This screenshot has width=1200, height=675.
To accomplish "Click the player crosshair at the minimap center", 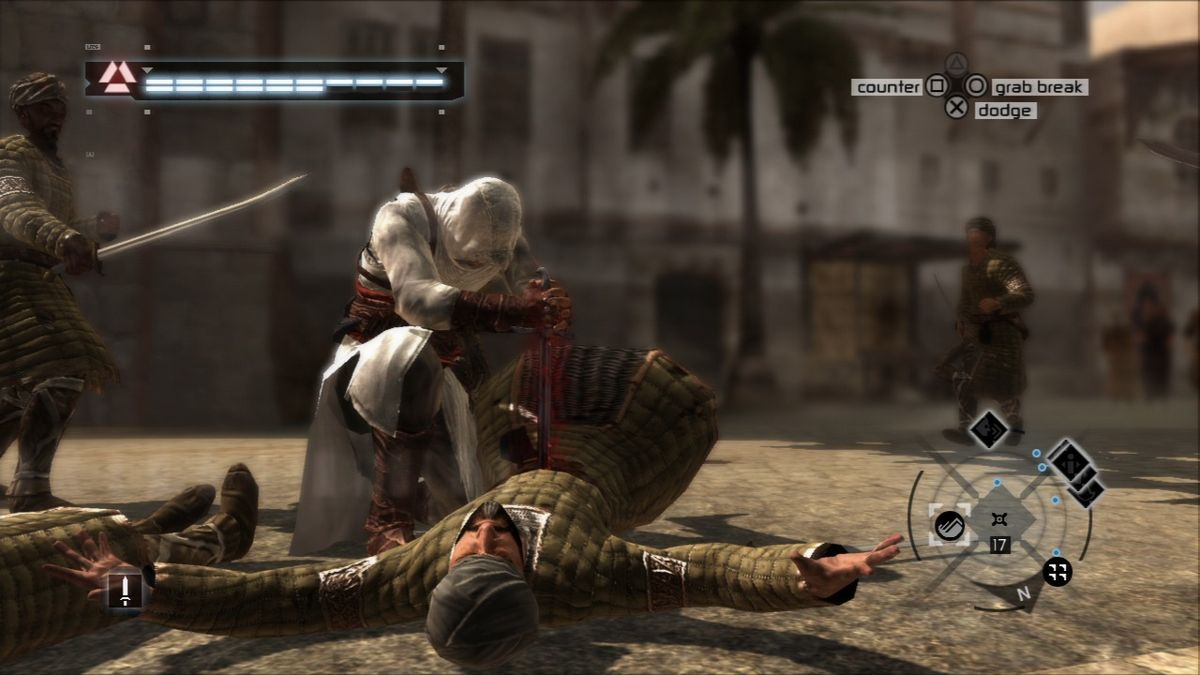I will tap(998, 519).
